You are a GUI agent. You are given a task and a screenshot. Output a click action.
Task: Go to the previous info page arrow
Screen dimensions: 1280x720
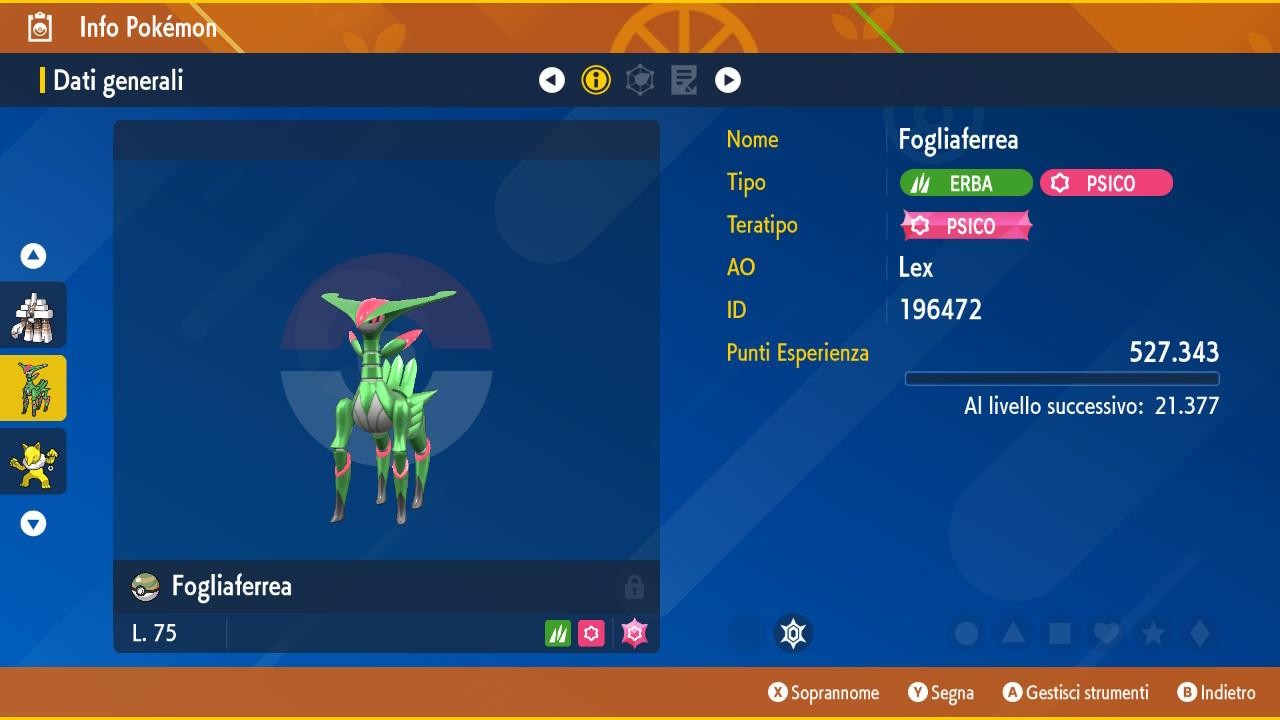tap(552, 80)
